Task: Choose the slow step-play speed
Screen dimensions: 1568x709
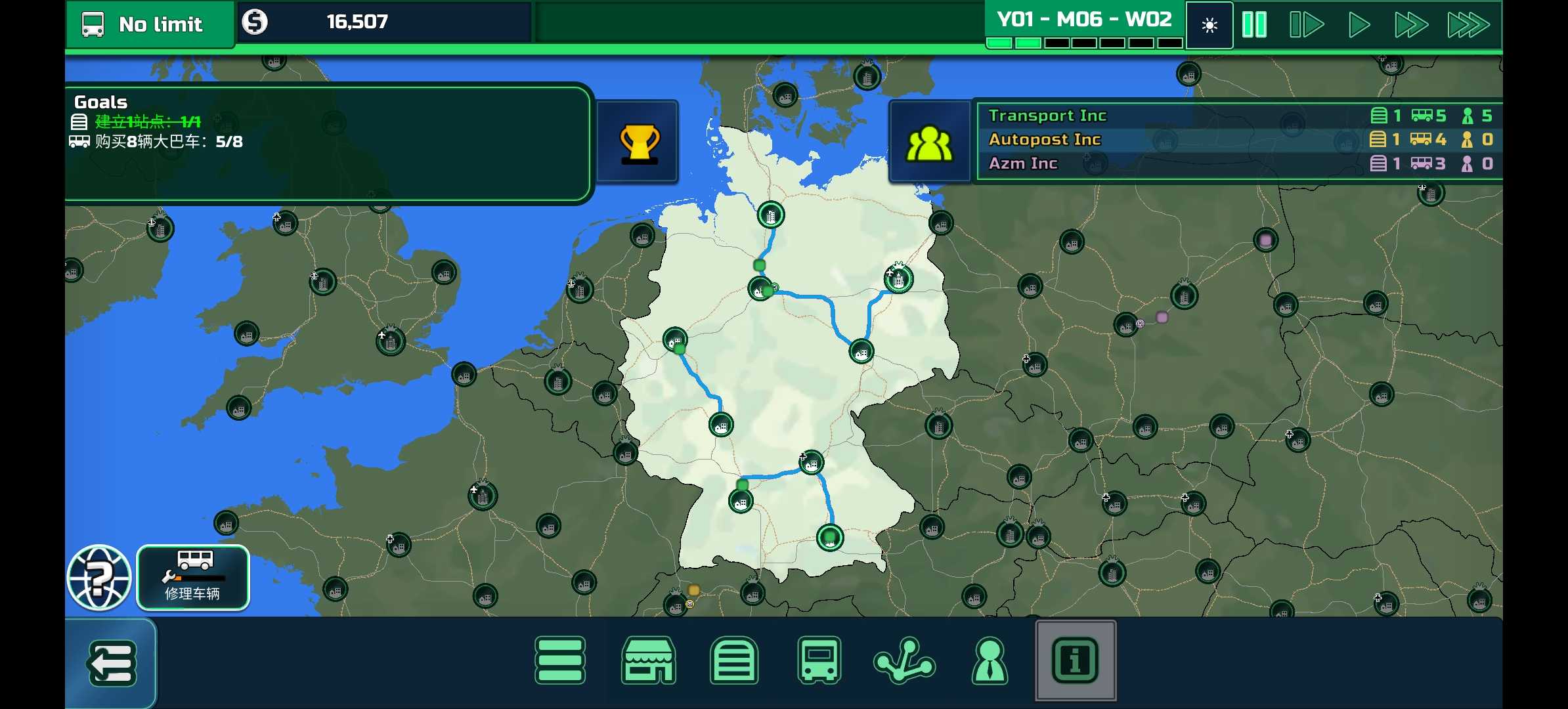Action: [x=1306, y=25]
